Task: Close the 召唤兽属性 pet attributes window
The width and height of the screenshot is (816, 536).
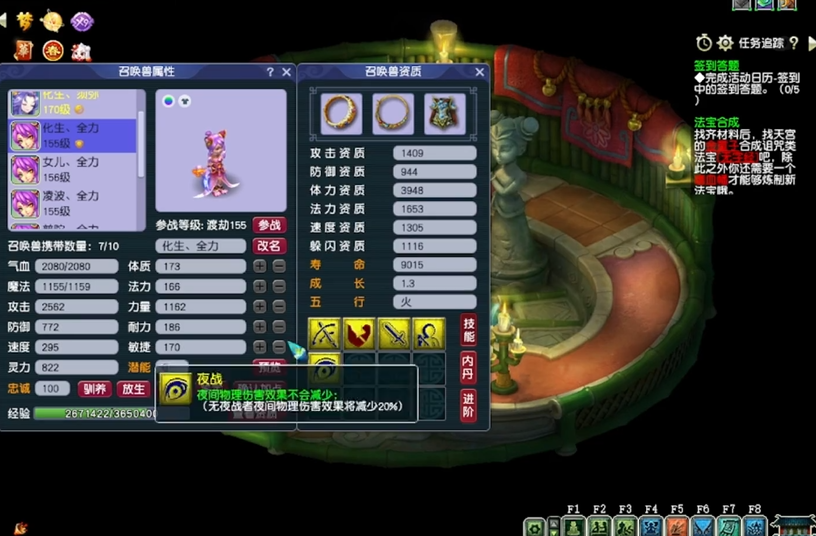Action: [x=287, y=72]
